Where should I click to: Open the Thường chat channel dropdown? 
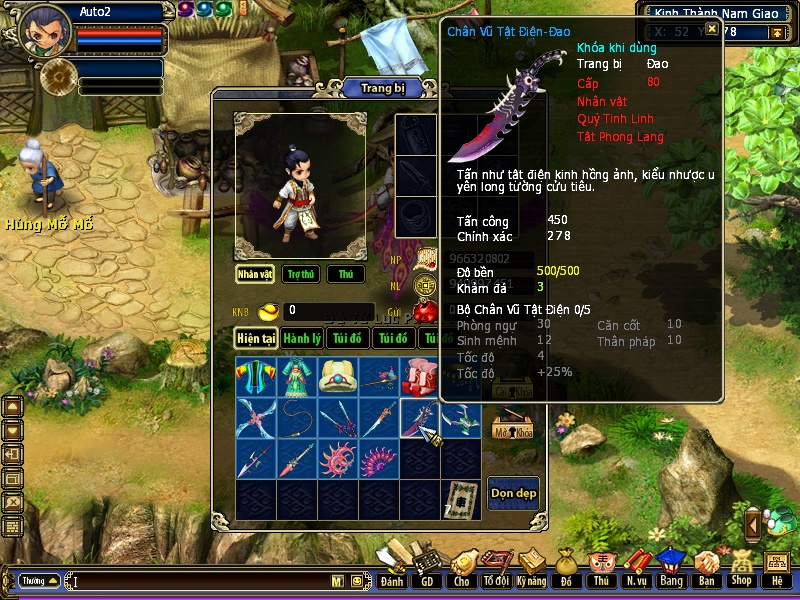point(38,580)
